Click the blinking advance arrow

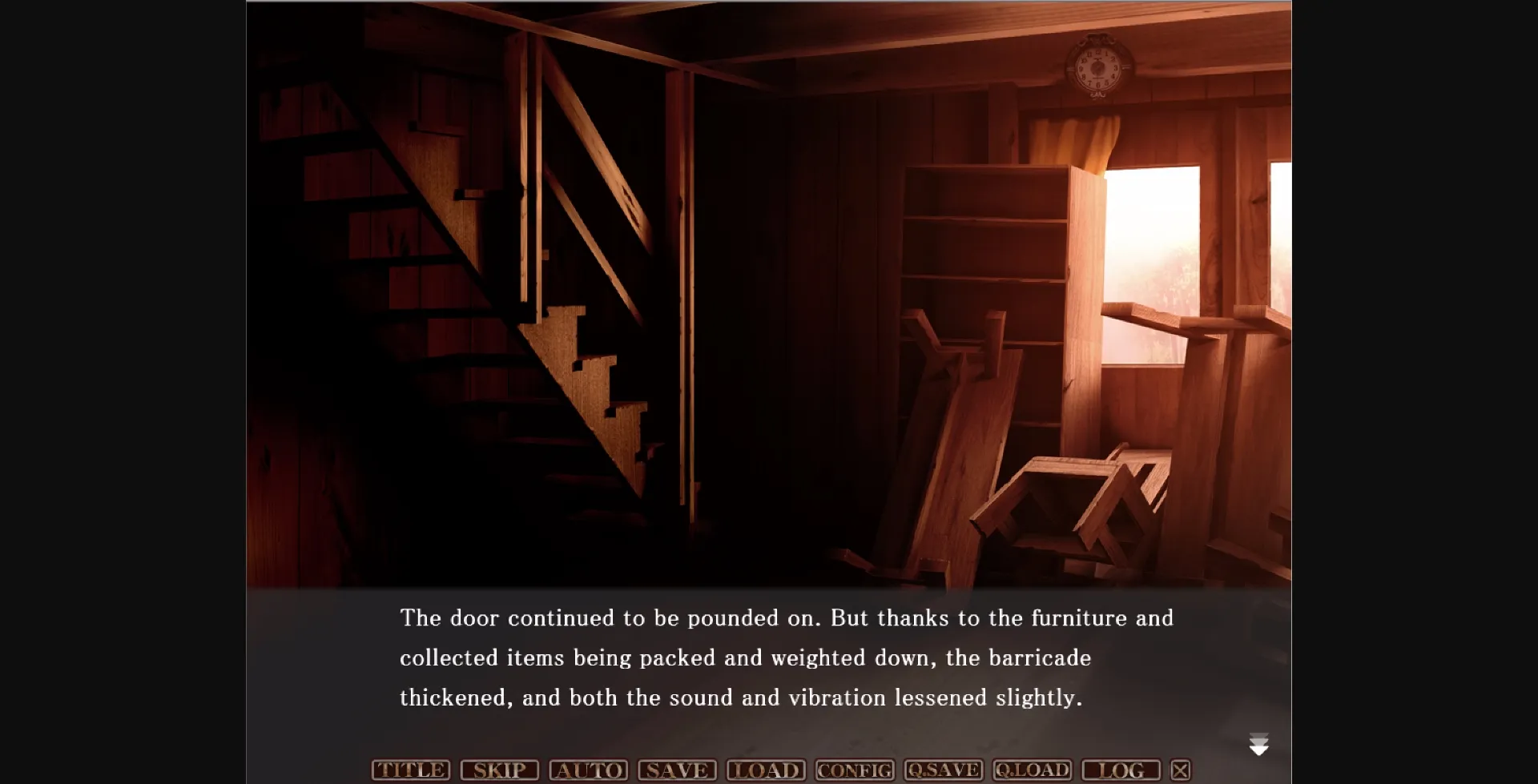pyautogui.click(x=1261, y=743)
